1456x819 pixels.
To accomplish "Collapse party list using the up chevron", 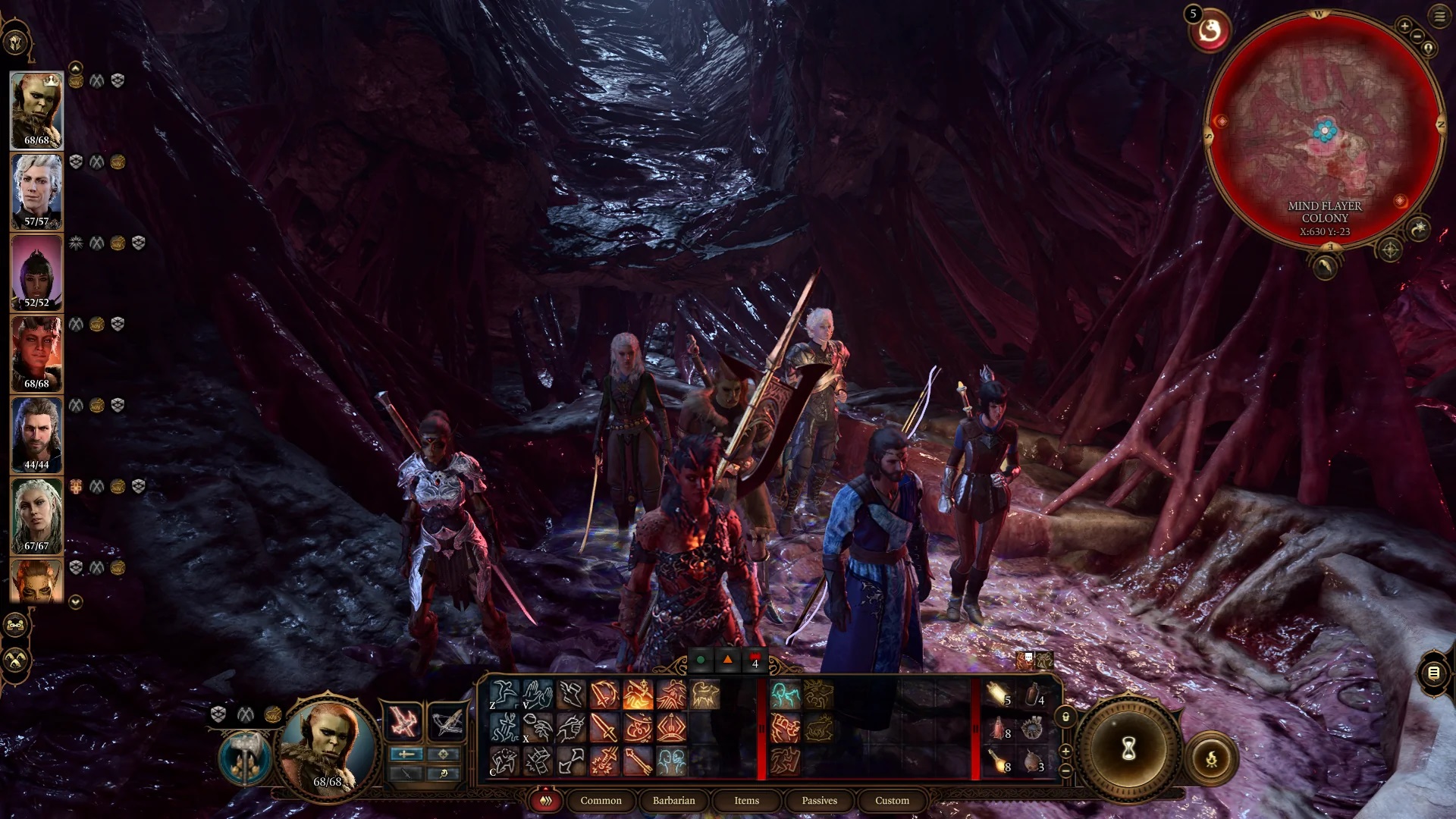I will 74,68.
